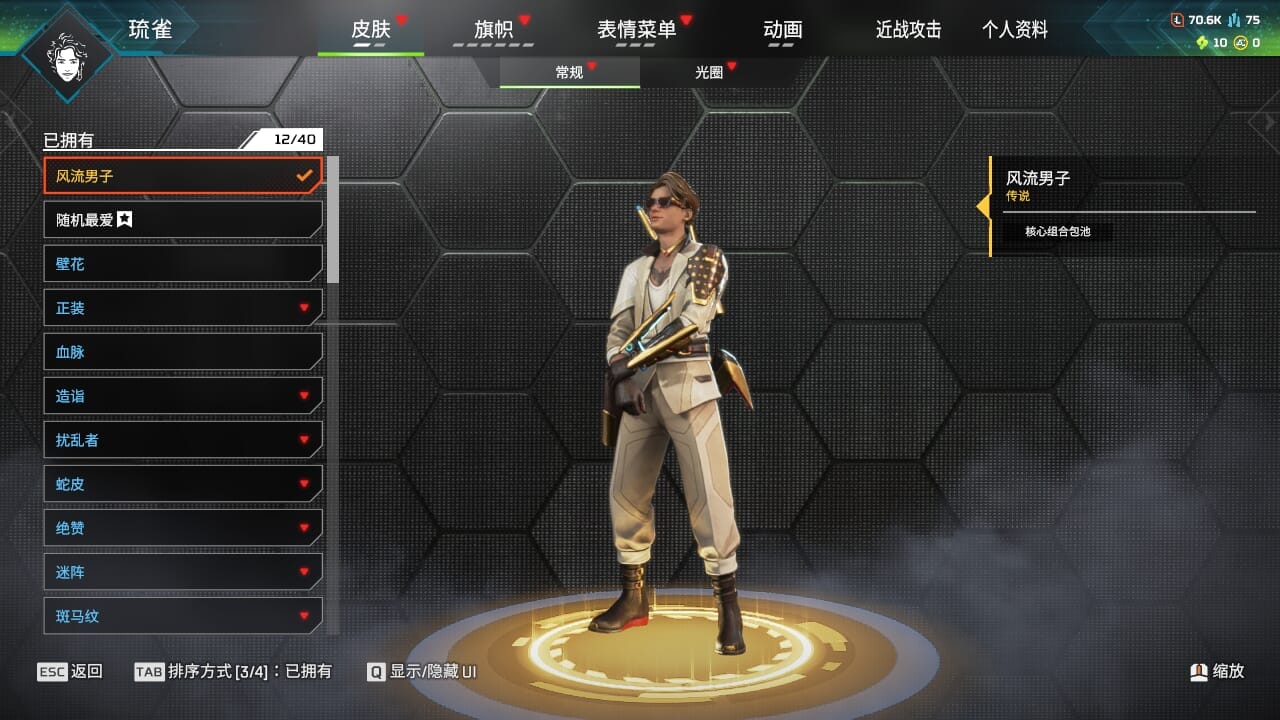Choose the 蛇皮 skin

tap(183, 484)
